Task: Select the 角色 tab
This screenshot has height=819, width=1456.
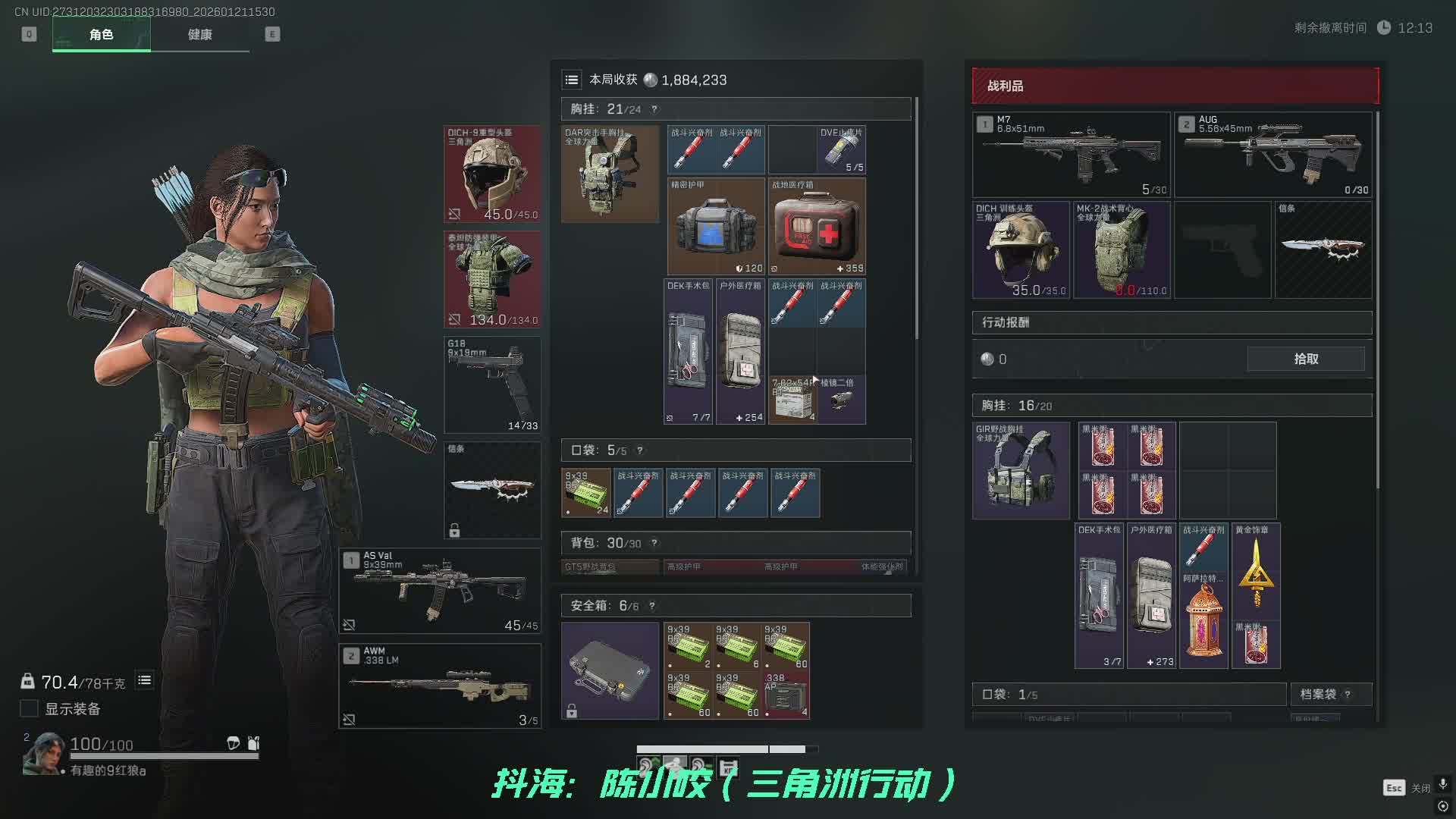Action: click(x=101, y=34)
